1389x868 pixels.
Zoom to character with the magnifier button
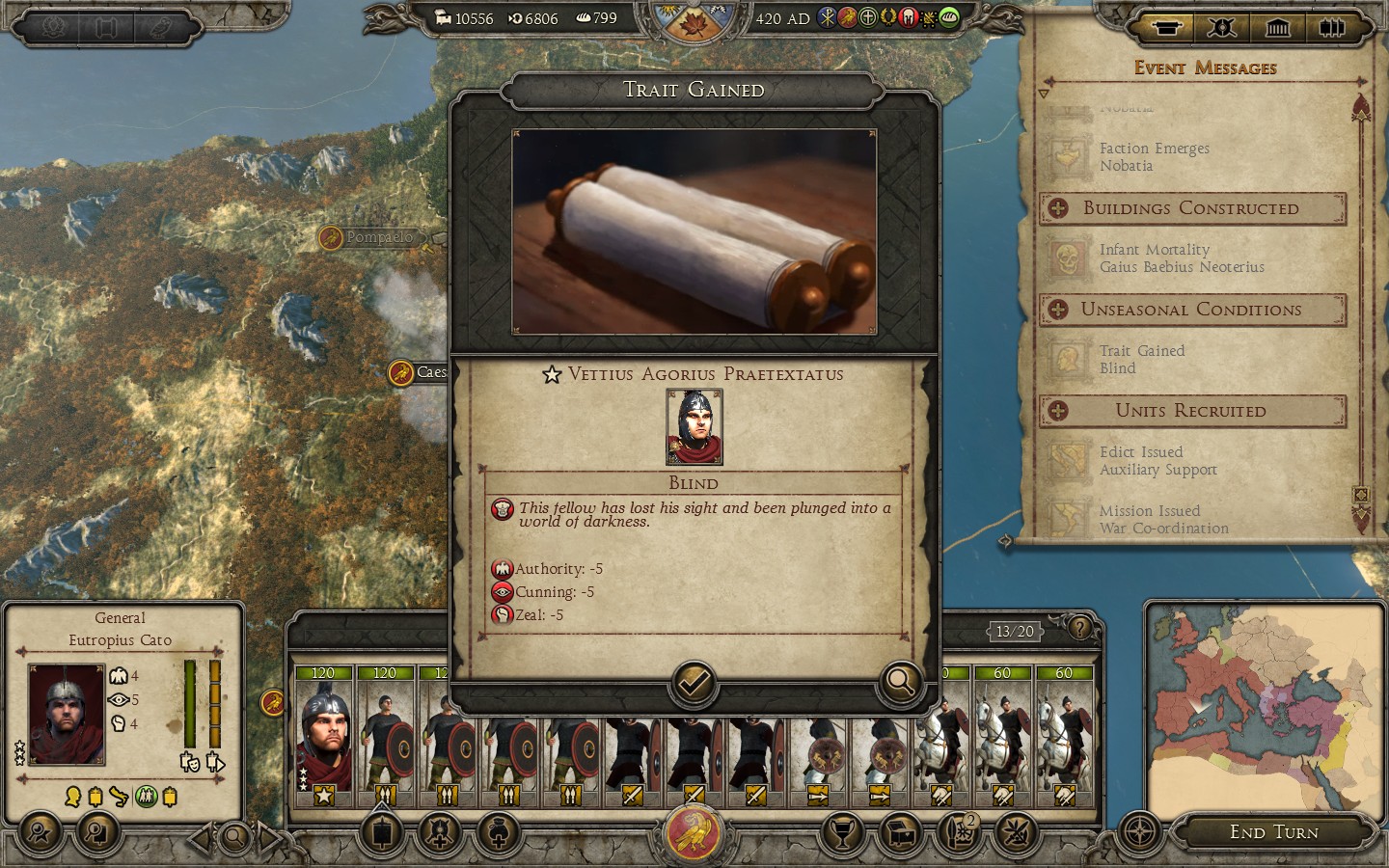tap(900, 682)
